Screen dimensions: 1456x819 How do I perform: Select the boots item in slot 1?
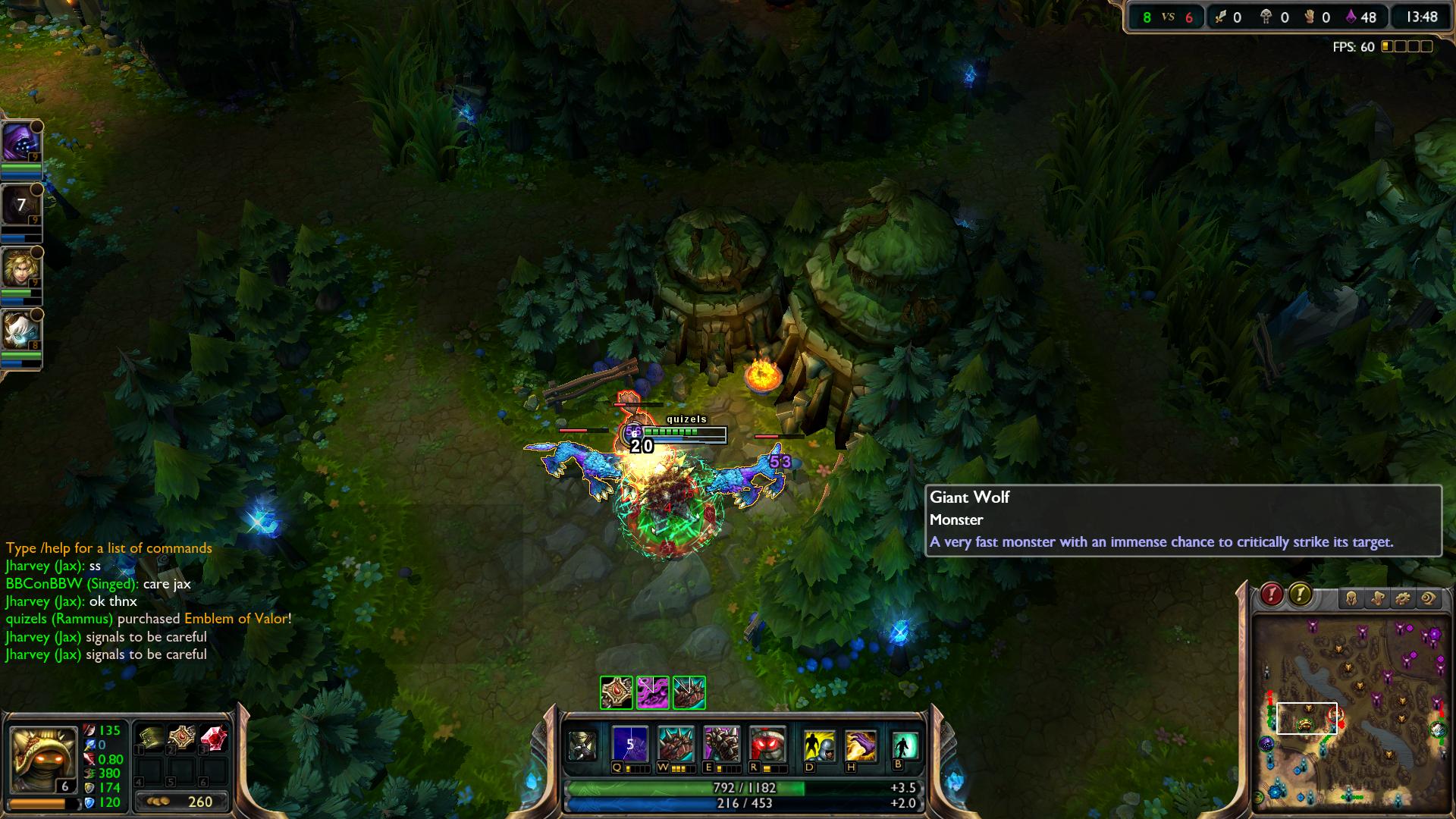151,738
